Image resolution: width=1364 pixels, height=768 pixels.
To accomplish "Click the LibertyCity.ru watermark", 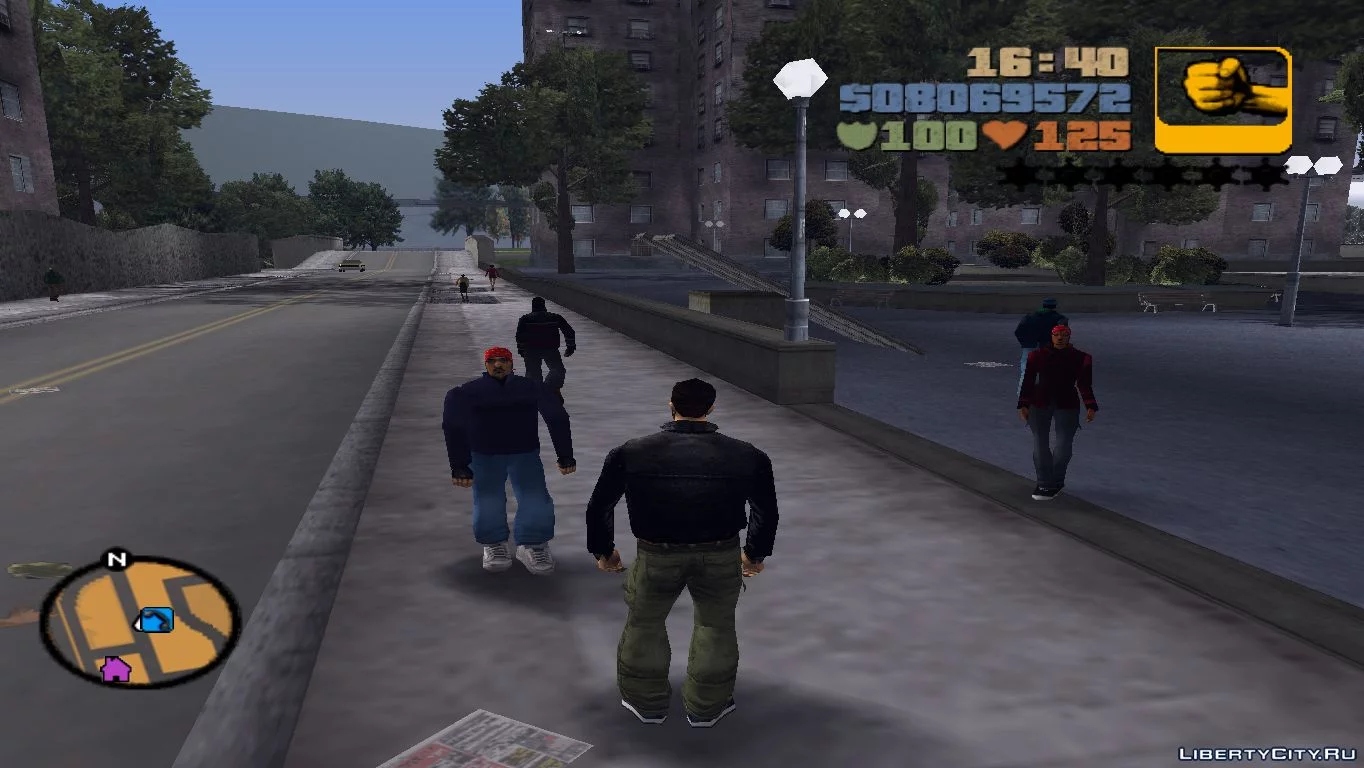I will [1266, 753].
